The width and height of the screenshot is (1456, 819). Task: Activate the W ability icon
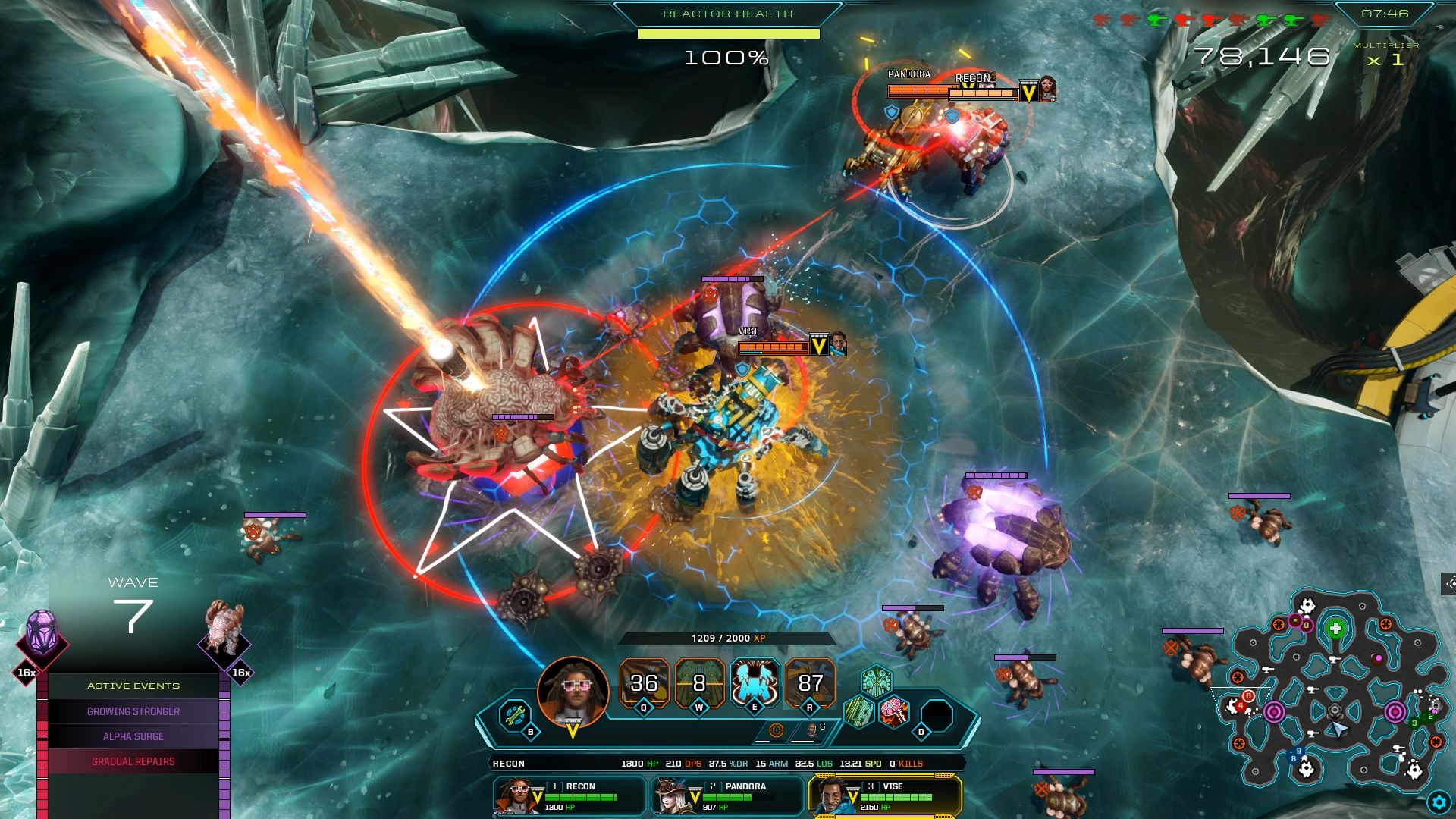point(699,683)
